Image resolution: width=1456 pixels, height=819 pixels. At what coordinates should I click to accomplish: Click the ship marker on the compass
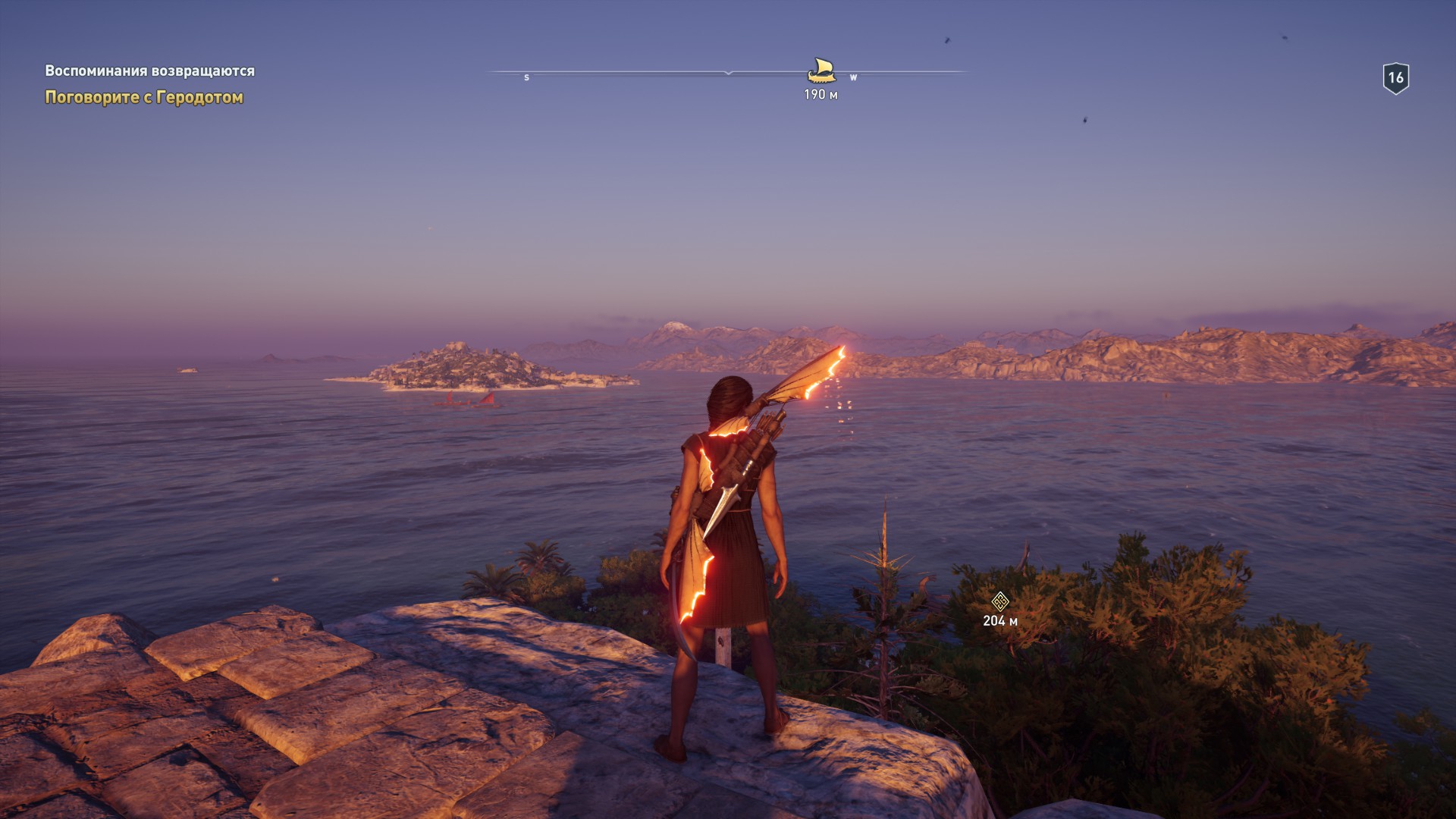821,71
